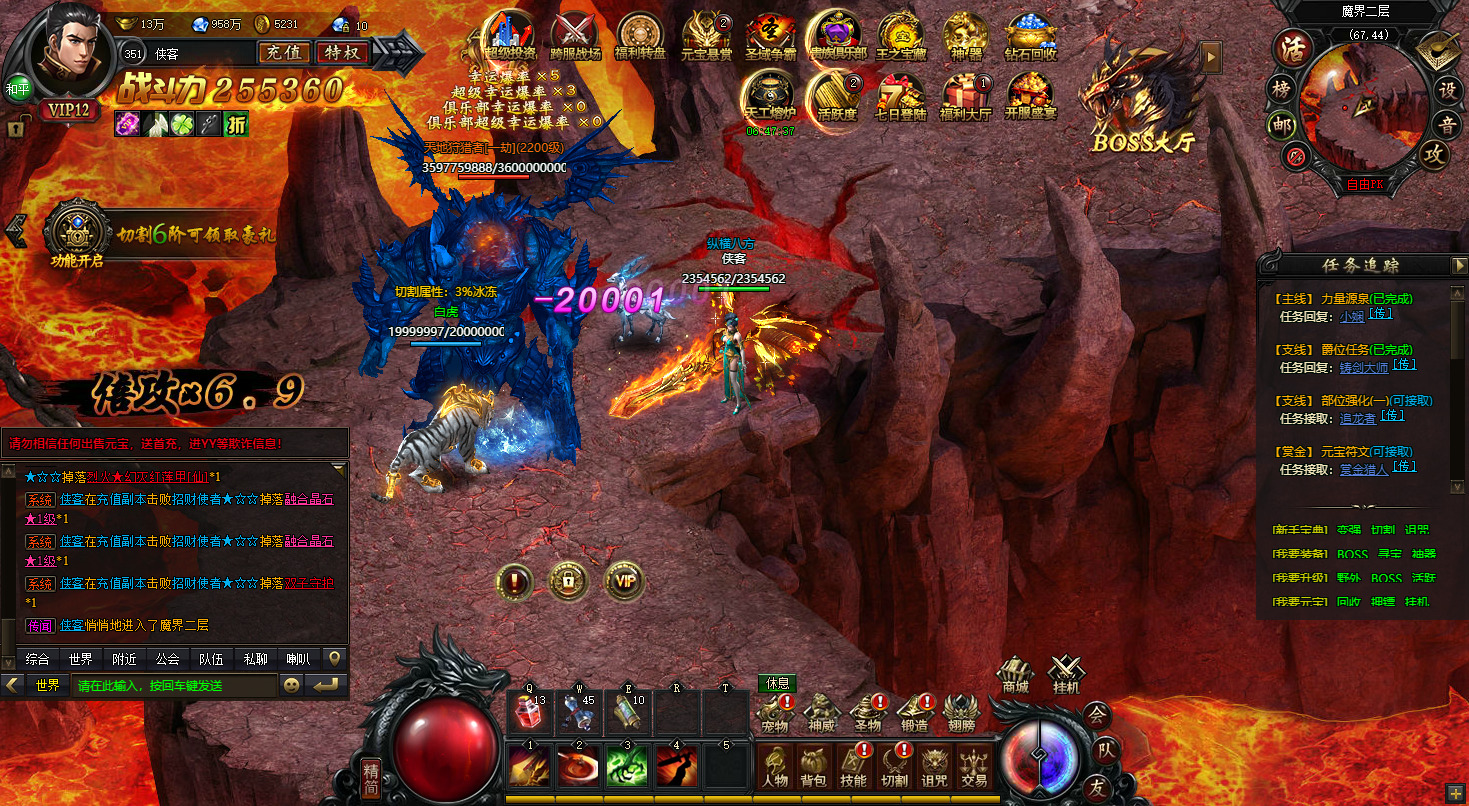This screenshot has height=806, width=1469.
Task: Open the 技能 skills panel
Action: pos(853,767)
